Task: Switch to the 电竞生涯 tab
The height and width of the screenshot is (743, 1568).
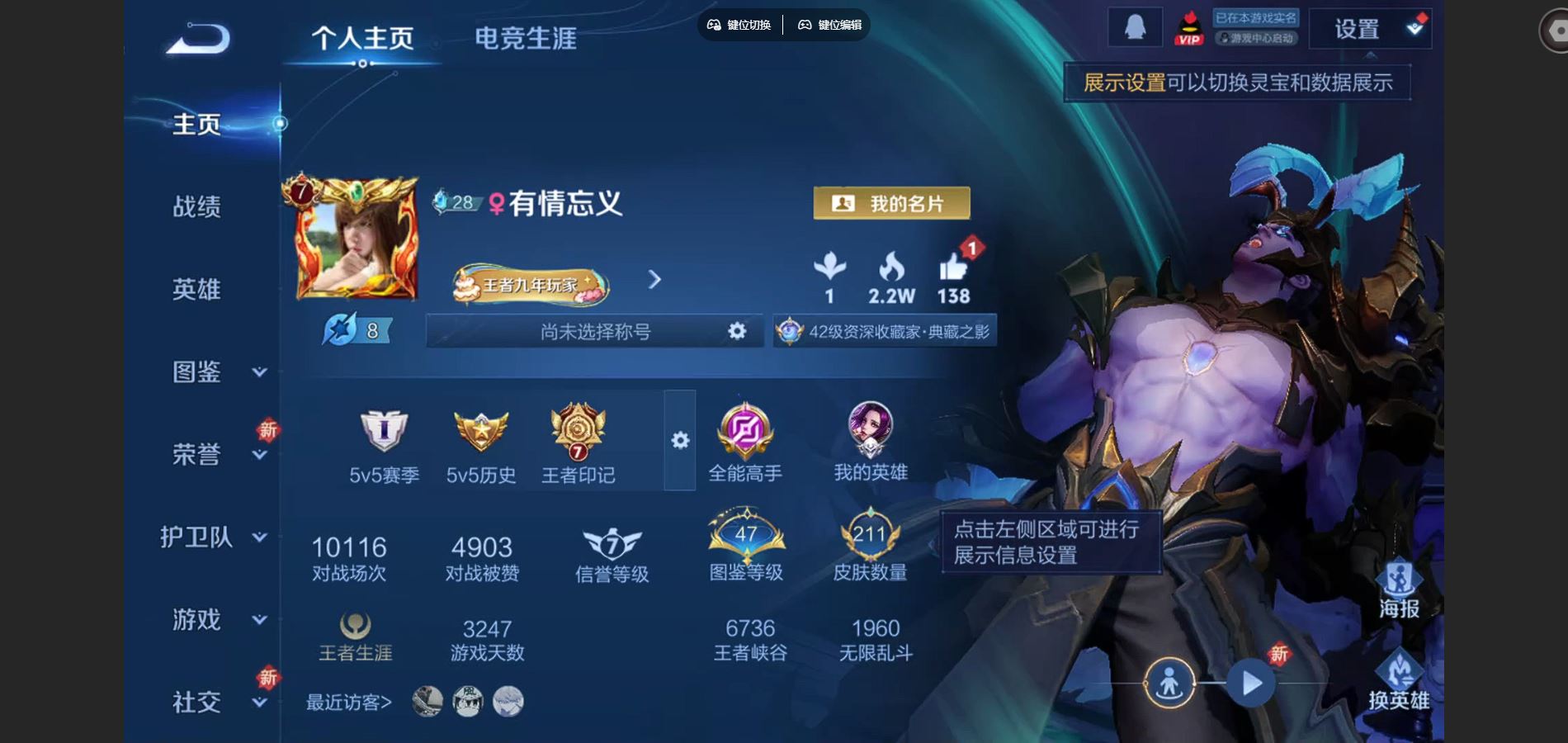Action: [526, 37]
